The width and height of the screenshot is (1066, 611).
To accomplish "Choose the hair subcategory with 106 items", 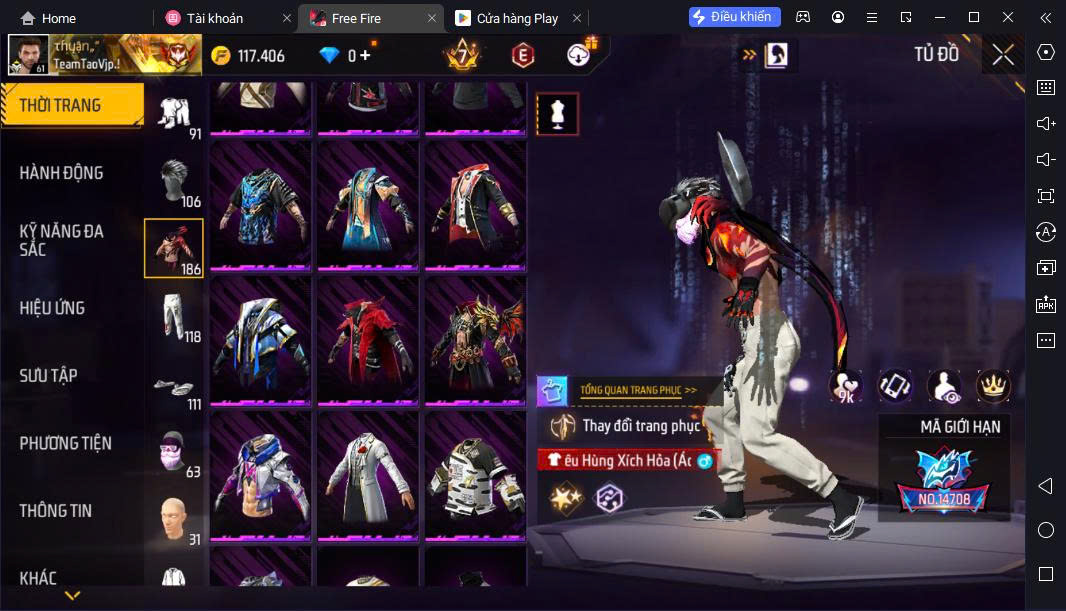I will (x=175, y=182).
